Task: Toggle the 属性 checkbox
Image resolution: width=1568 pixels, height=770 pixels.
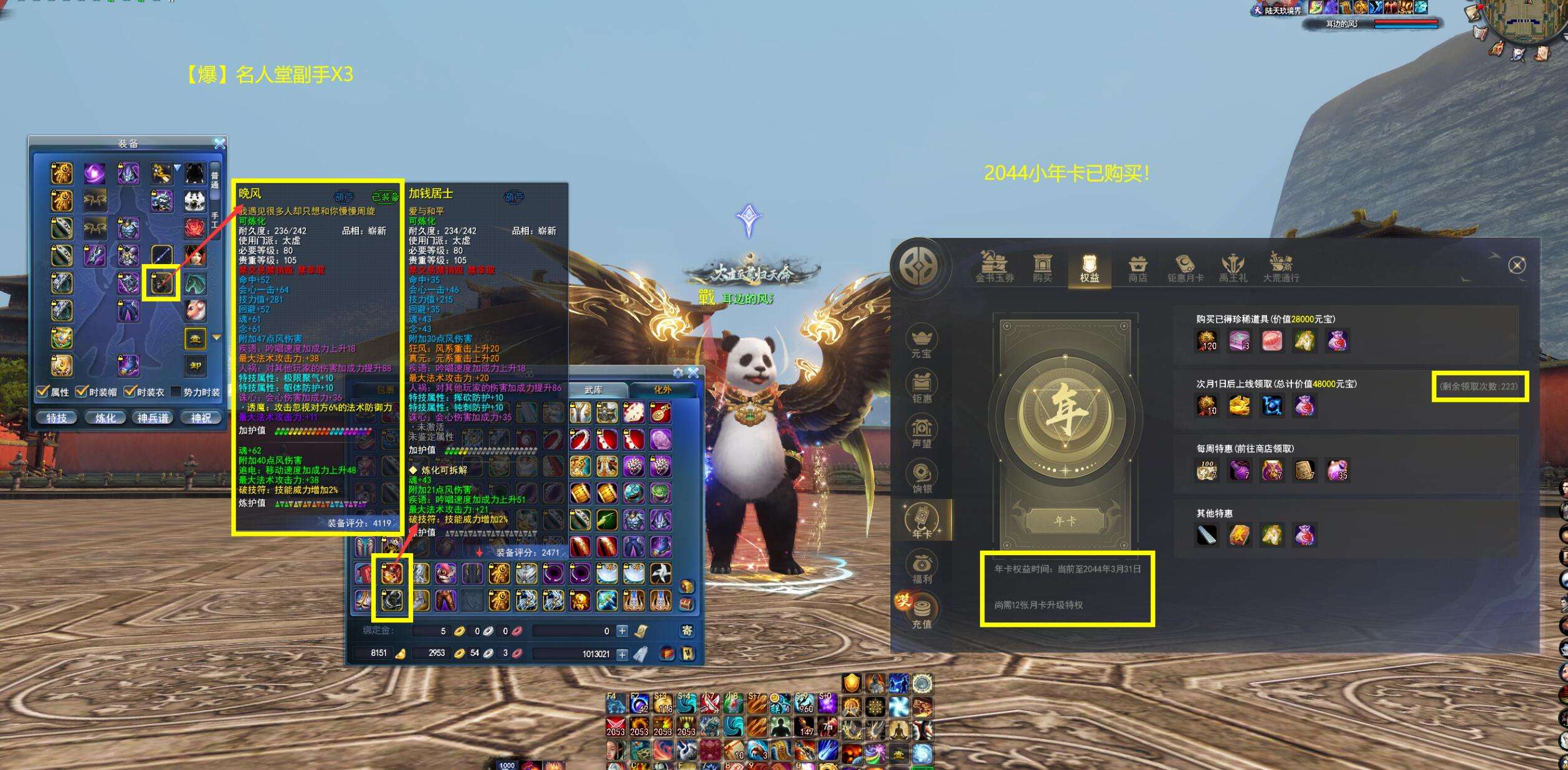Action: coord(43,392)
